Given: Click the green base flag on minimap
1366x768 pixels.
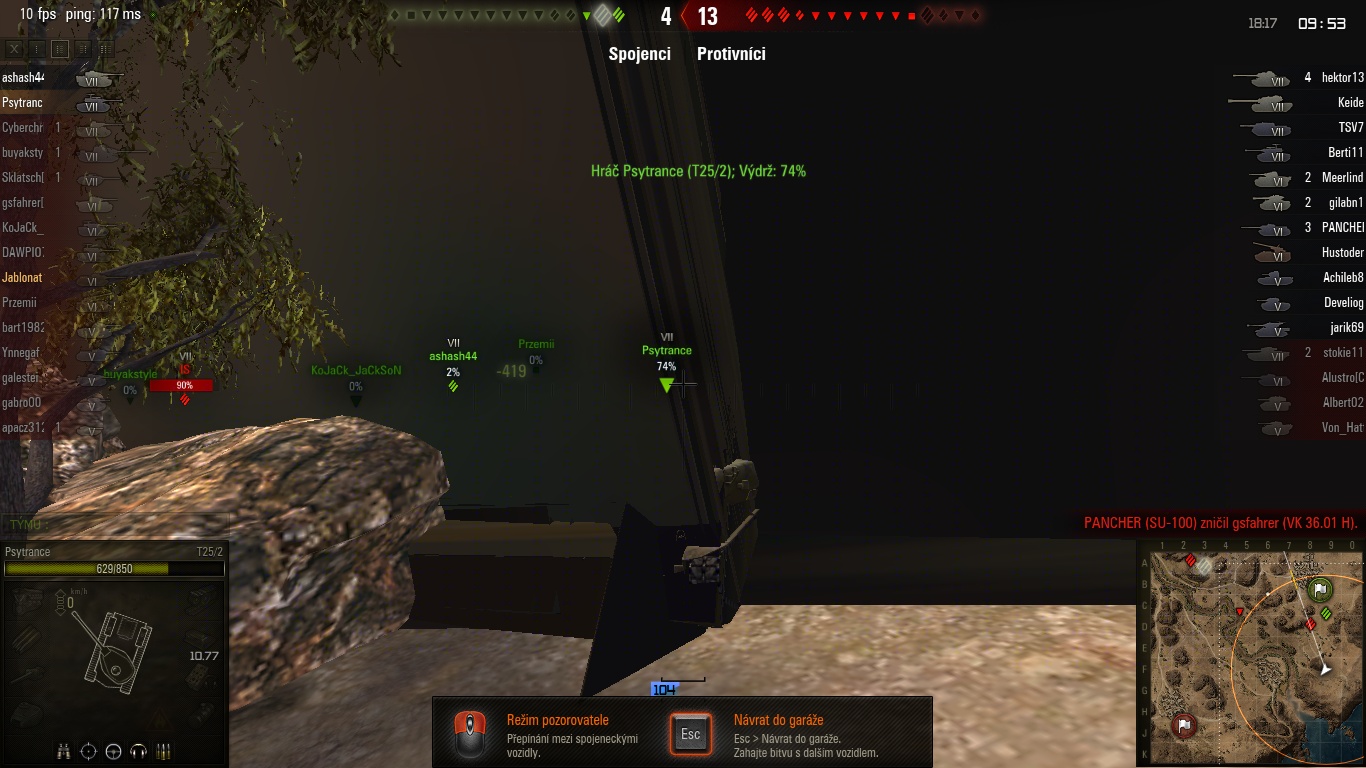Looking at the screenshot, I should click(x=1320, y=589).
